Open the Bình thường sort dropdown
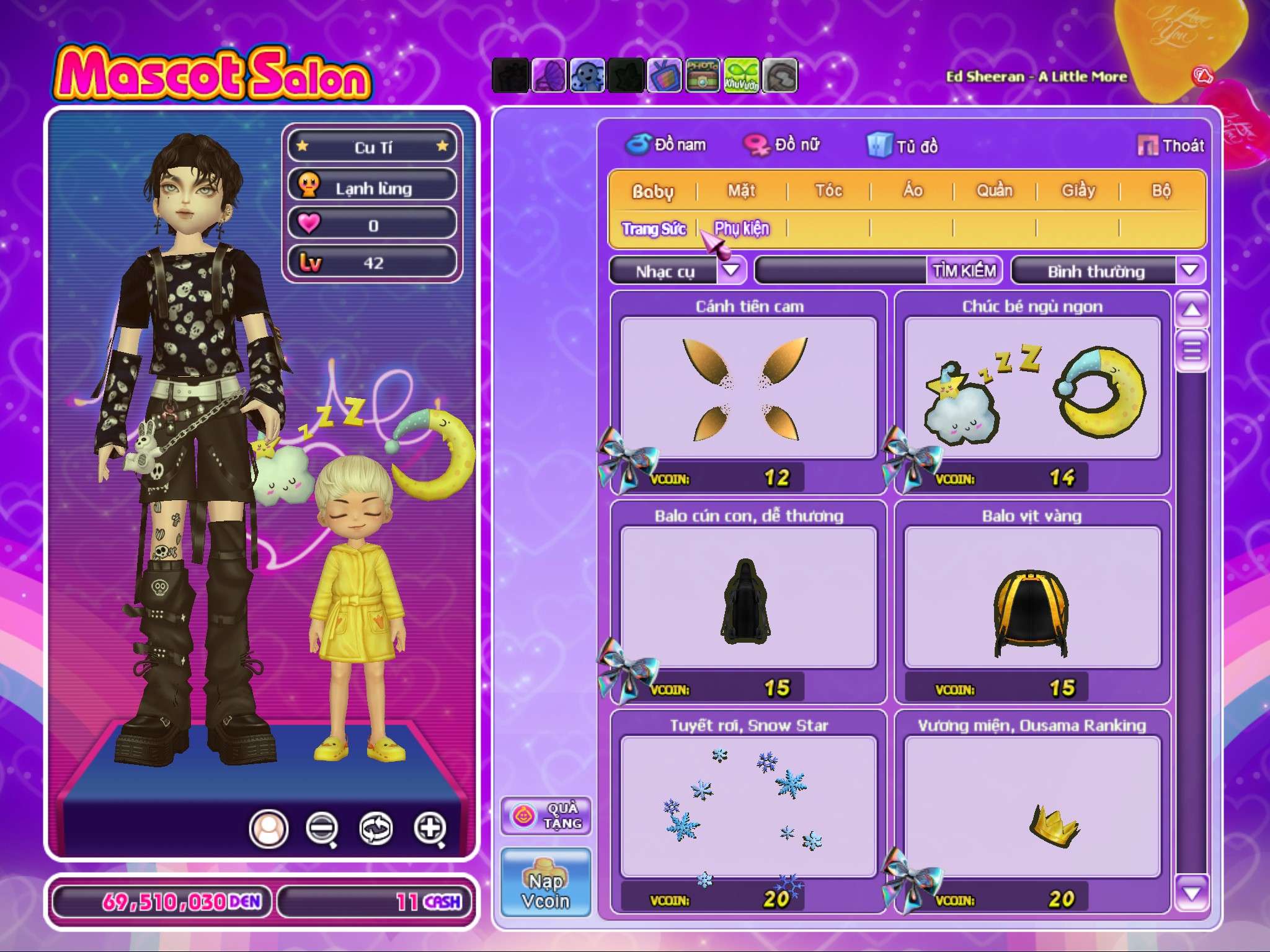This screenshot has height=952, width=1270. click(1189, 271)
